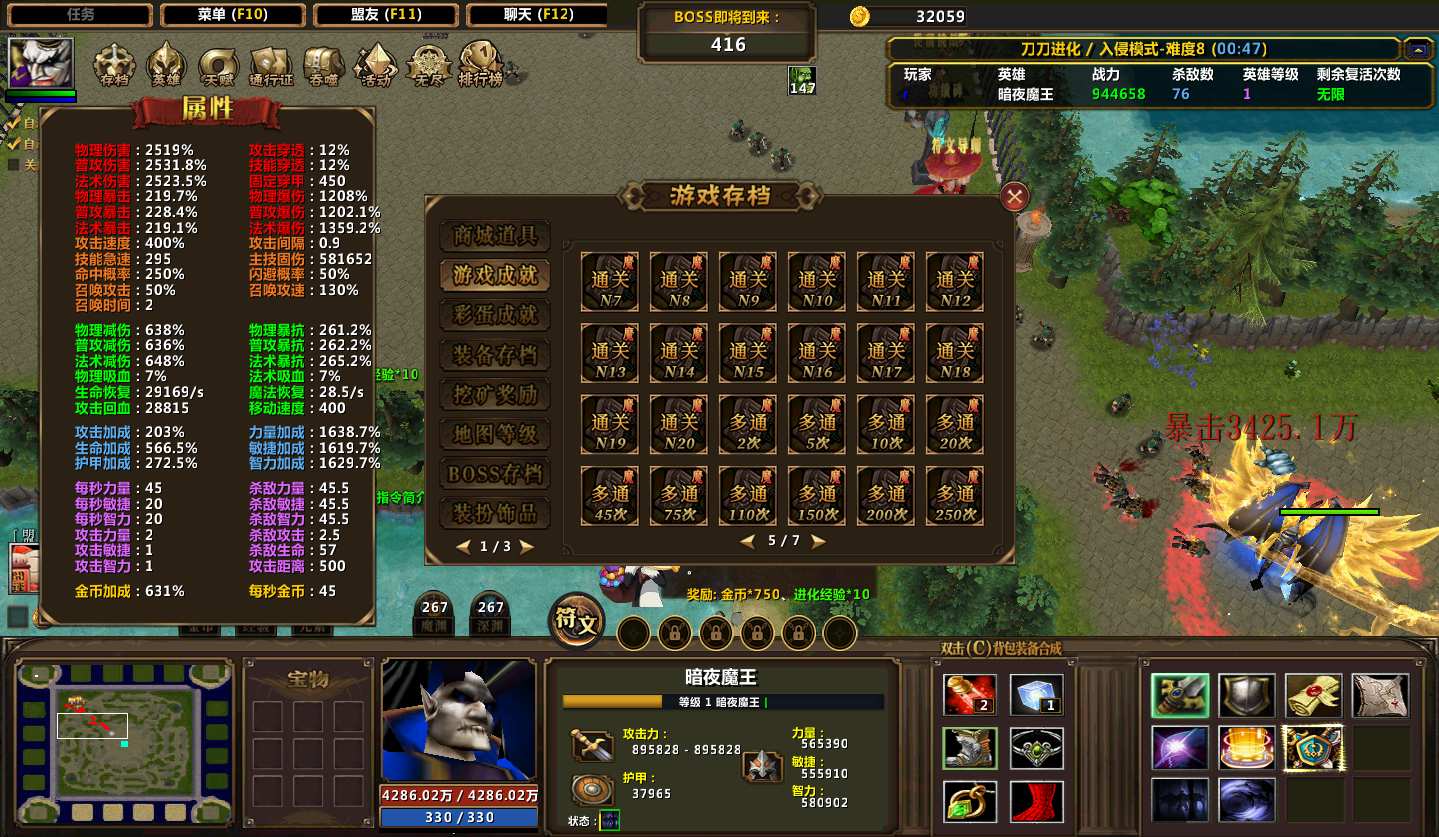Switch to the BOSS存档 category

[495, 474]
